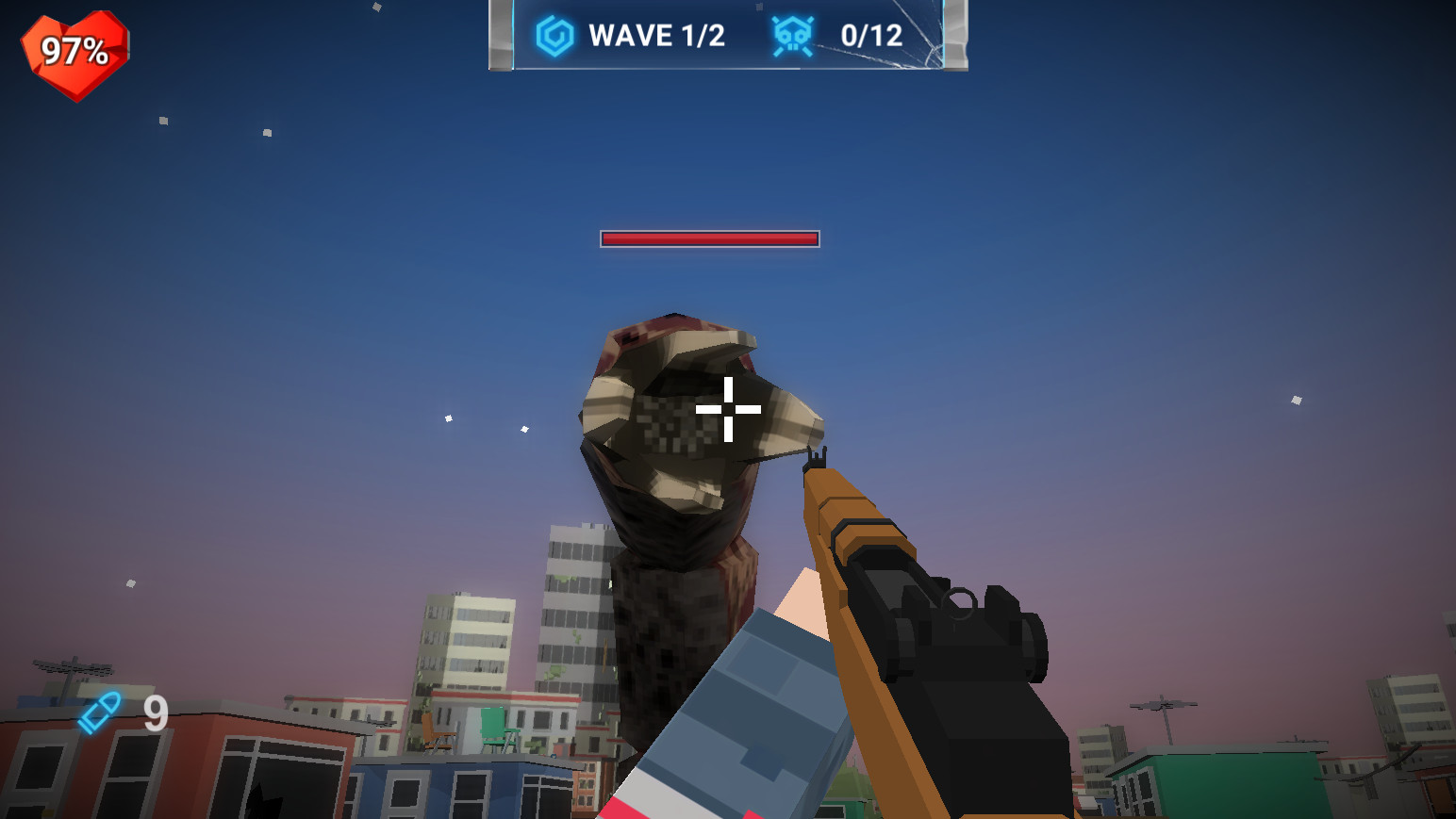Image resolution: width=1456 pixels, height=819 pixels.
Task: Click the white crosshair reticle
Action: click(x=728, y=410)
